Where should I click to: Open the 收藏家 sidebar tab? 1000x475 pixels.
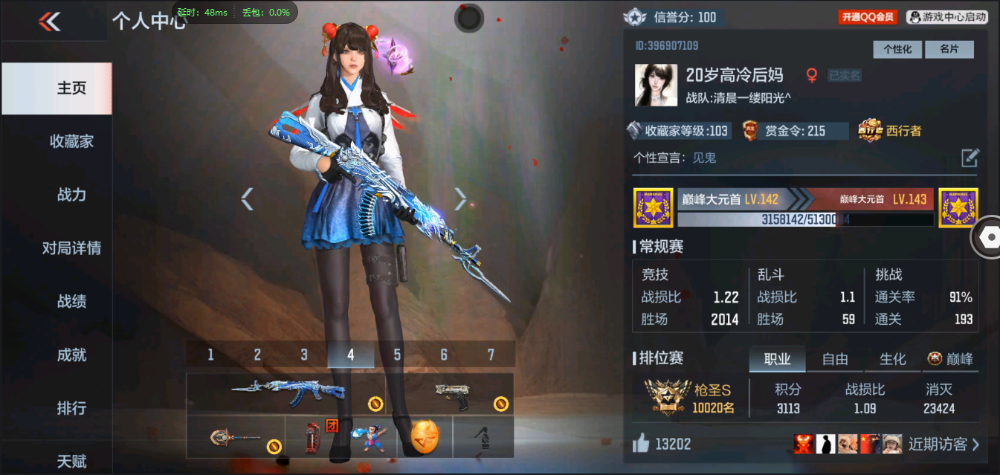(71, 142)
